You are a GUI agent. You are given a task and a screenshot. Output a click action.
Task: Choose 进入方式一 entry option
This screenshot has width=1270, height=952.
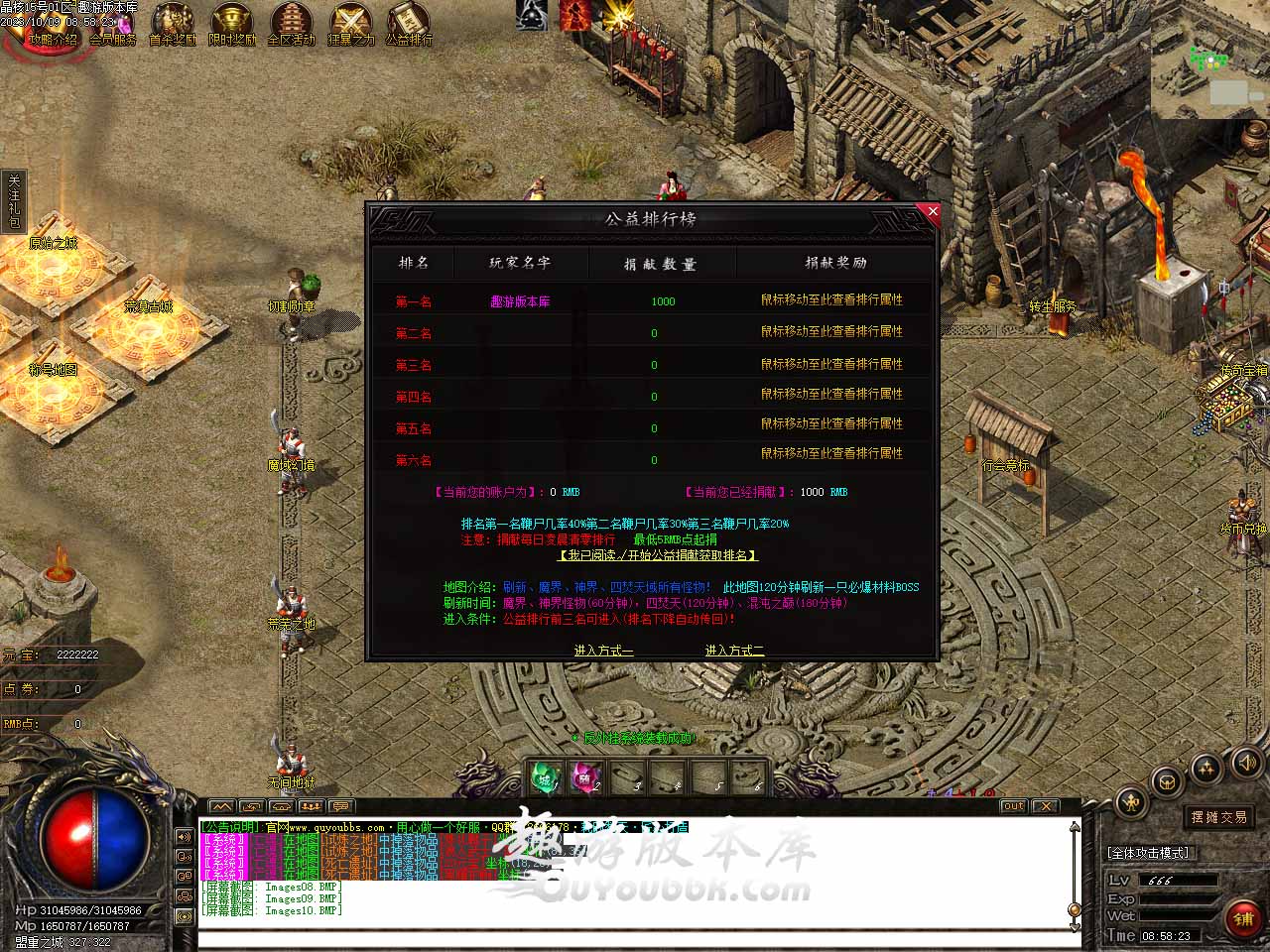(603, 651)
